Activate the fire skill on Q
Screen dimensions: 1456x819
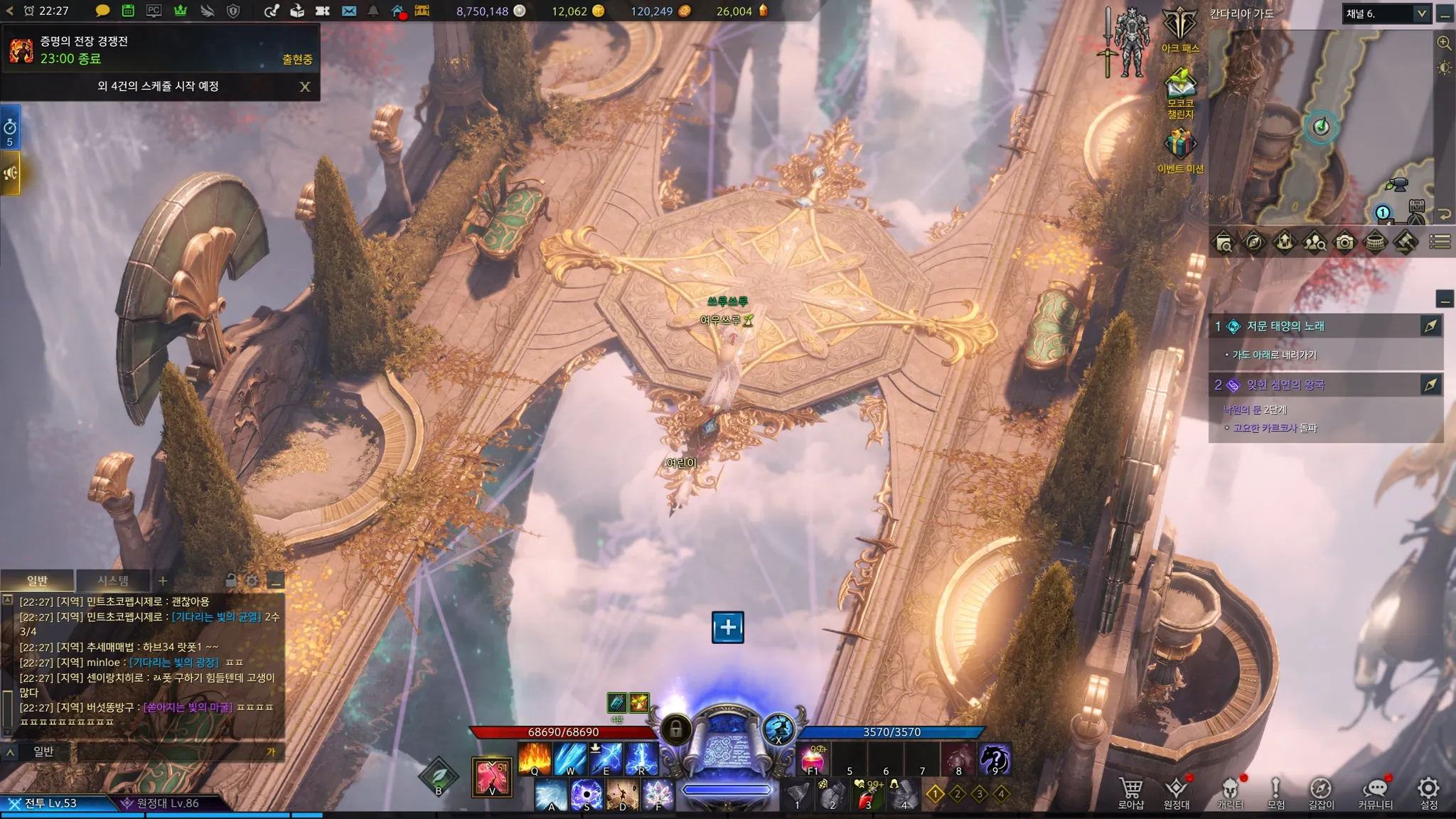[535, 759]
